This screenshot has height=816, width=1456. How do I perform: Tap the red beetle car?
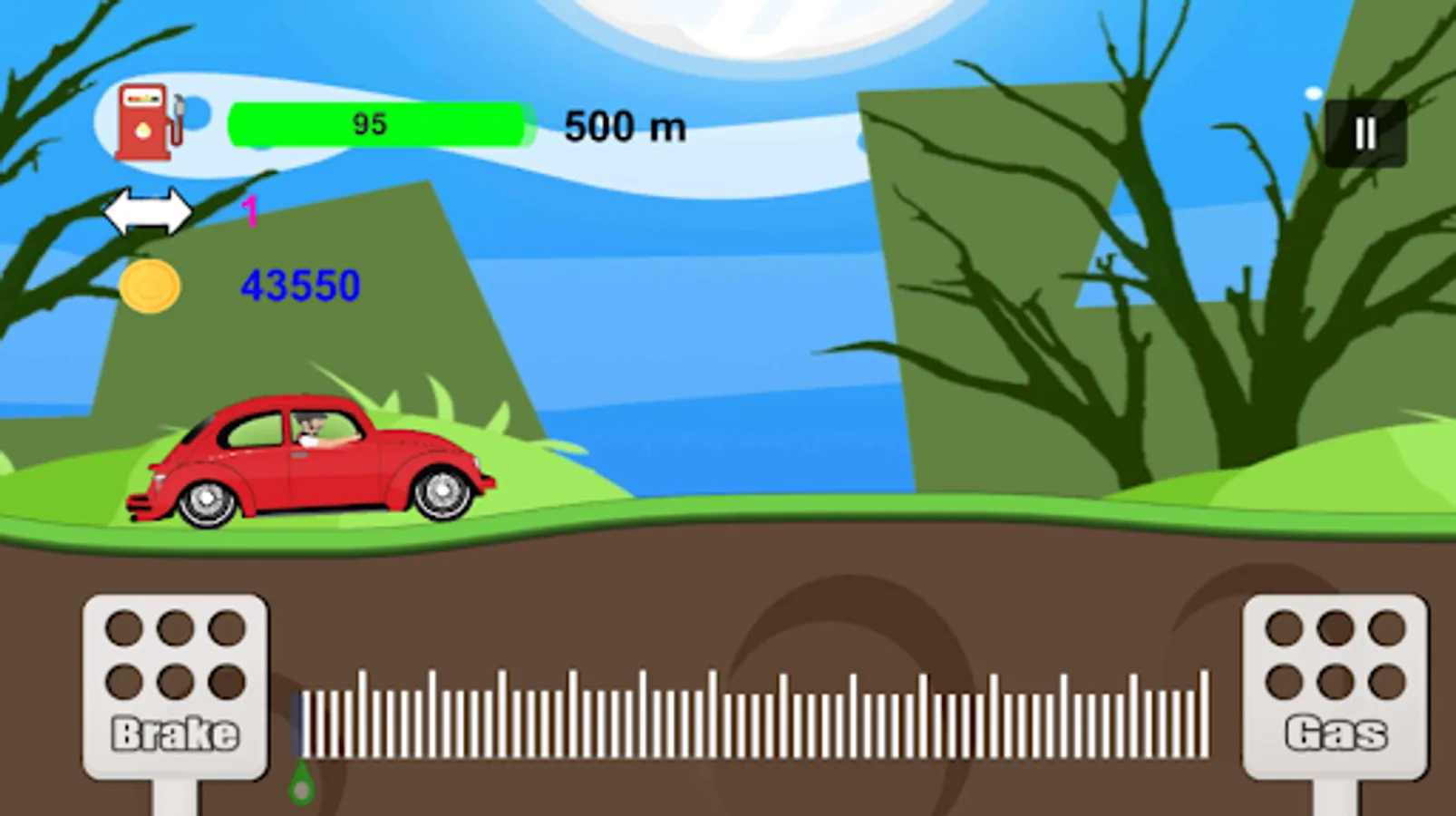pyautogui.click(x=308, y=458)
